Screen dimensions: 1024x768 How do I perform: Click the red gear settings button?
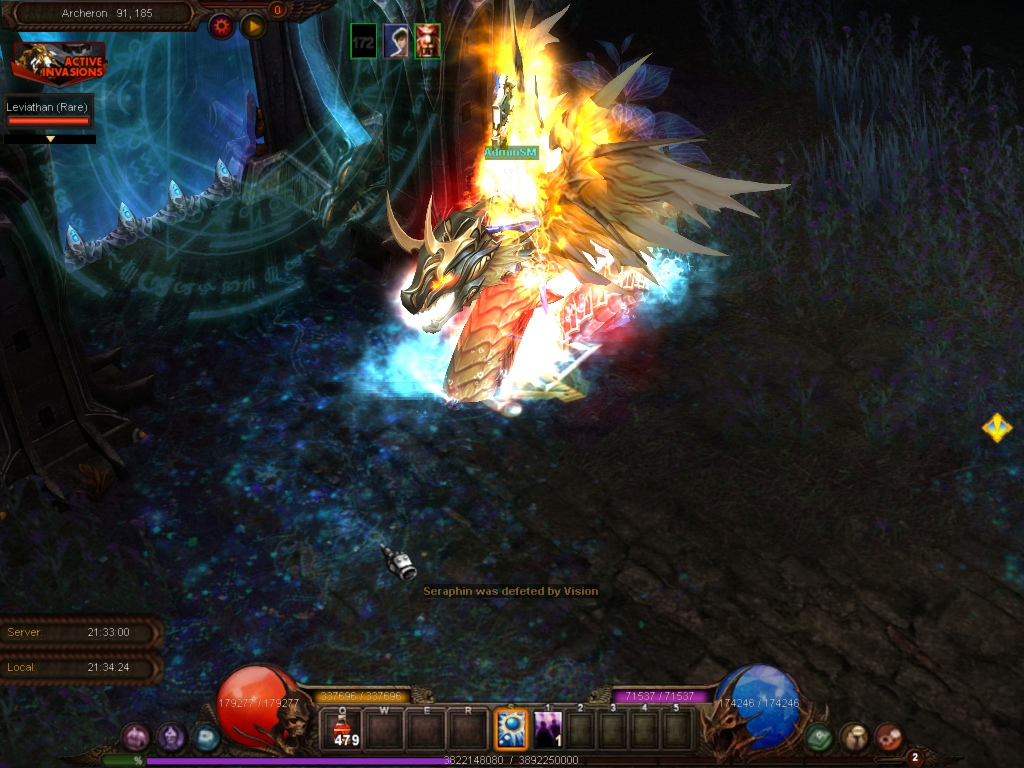[221, 26]
